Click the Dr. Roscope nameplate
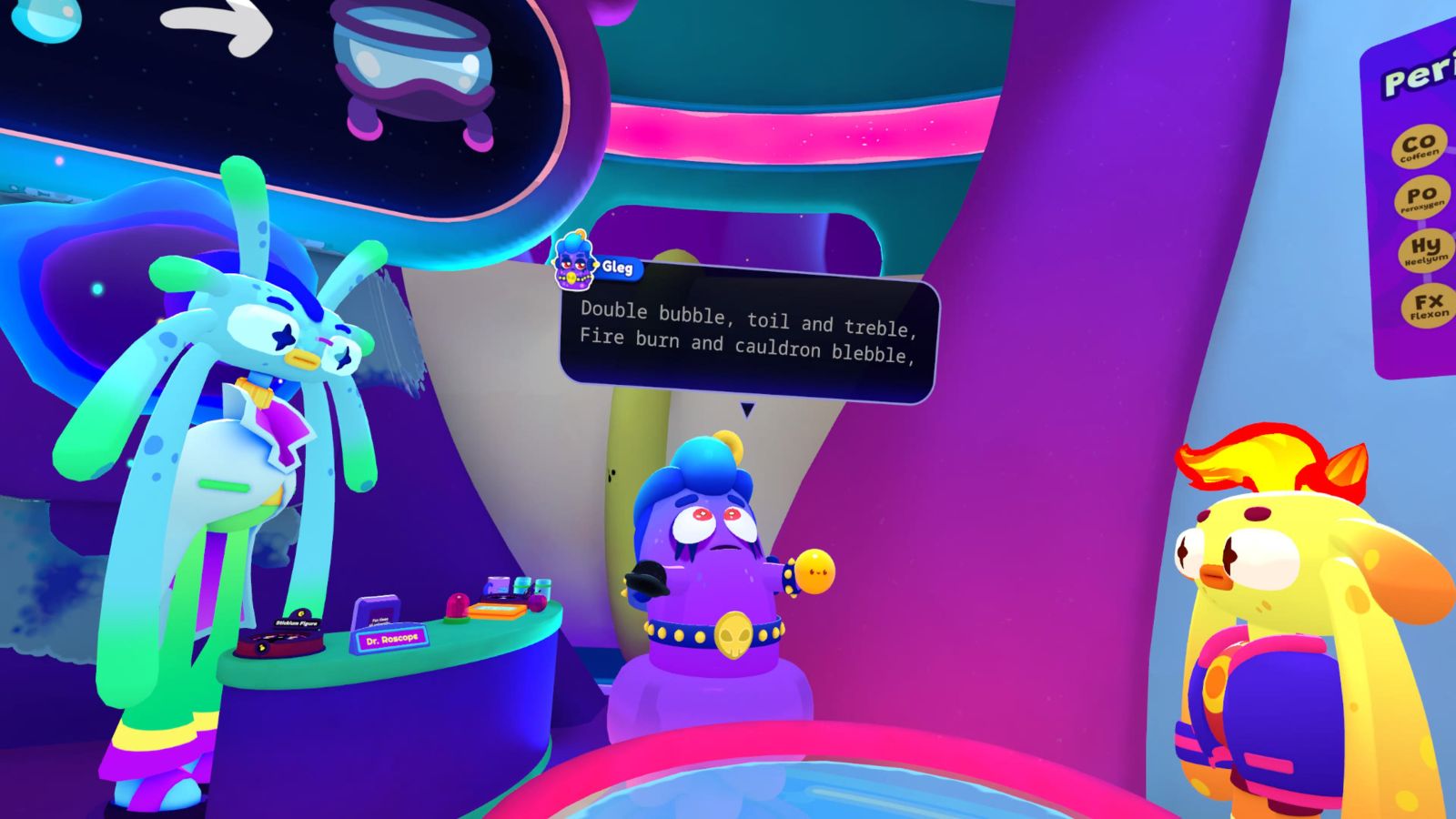This screenshot has height=819, width=1456. (x=391, y=640)
